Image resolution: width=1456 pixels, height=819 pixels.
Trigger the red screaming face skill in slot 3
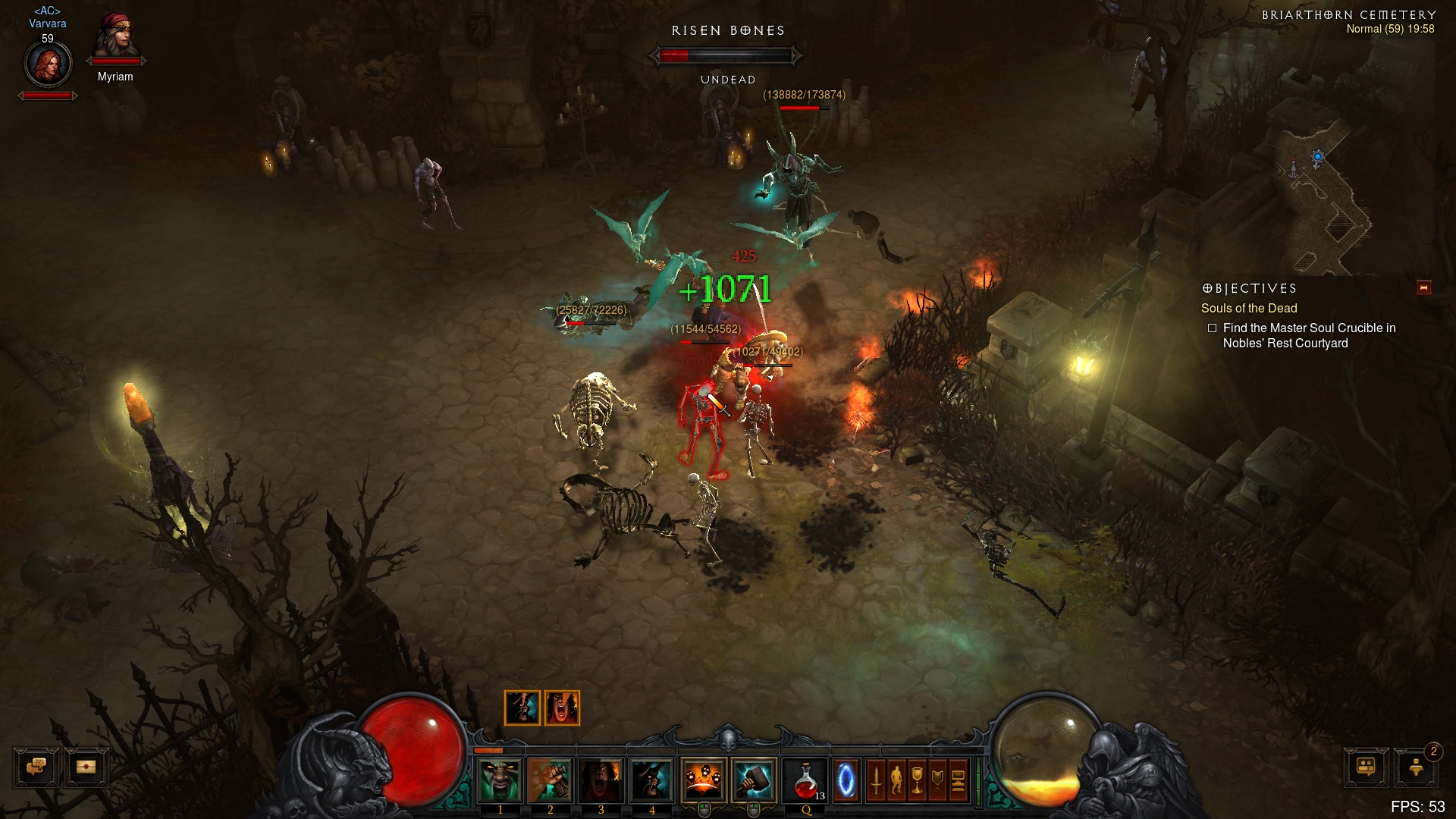(601, 780)
